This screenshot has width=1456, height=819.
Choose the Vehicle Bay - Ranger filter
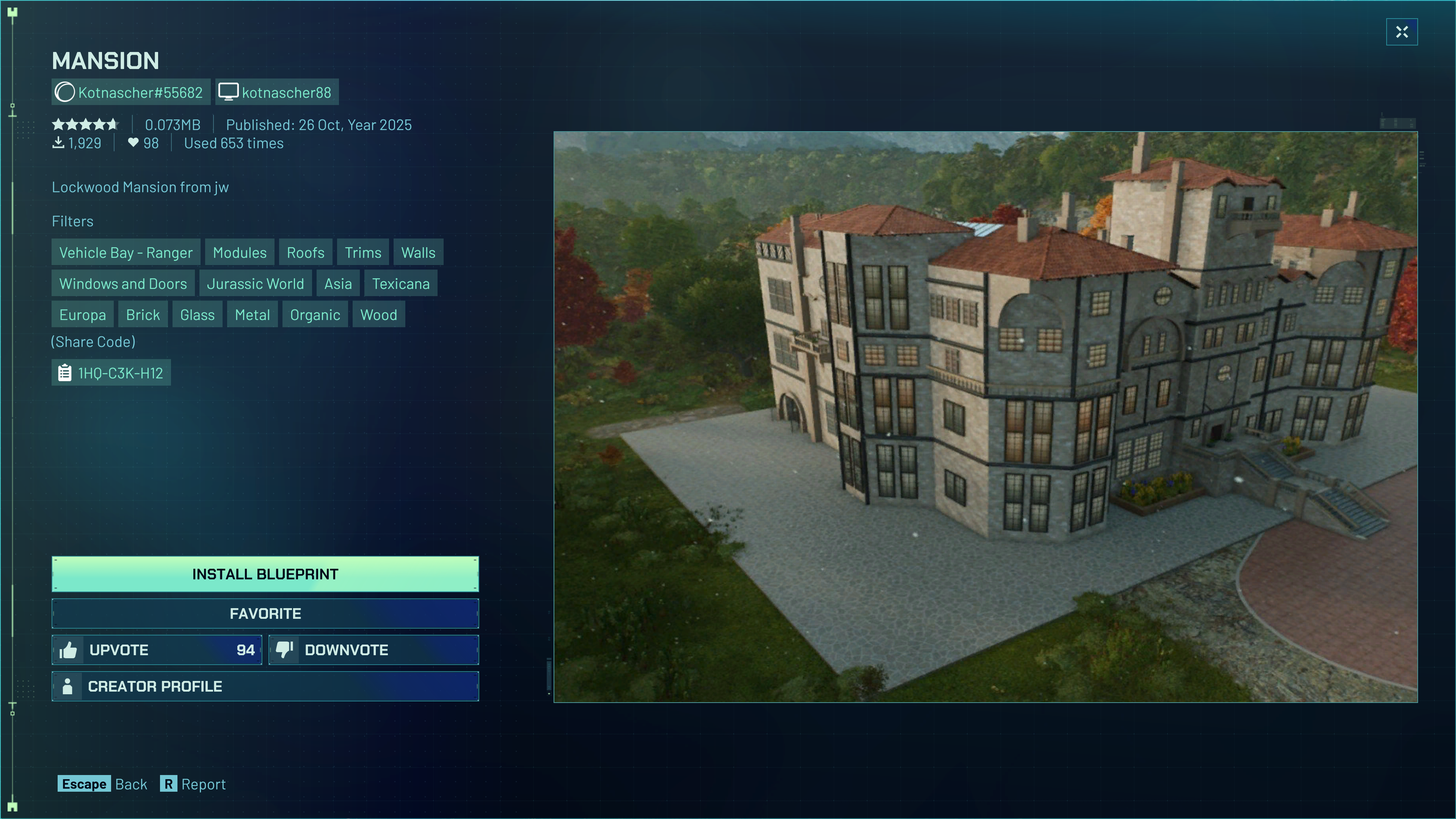(x=126, y=253)
